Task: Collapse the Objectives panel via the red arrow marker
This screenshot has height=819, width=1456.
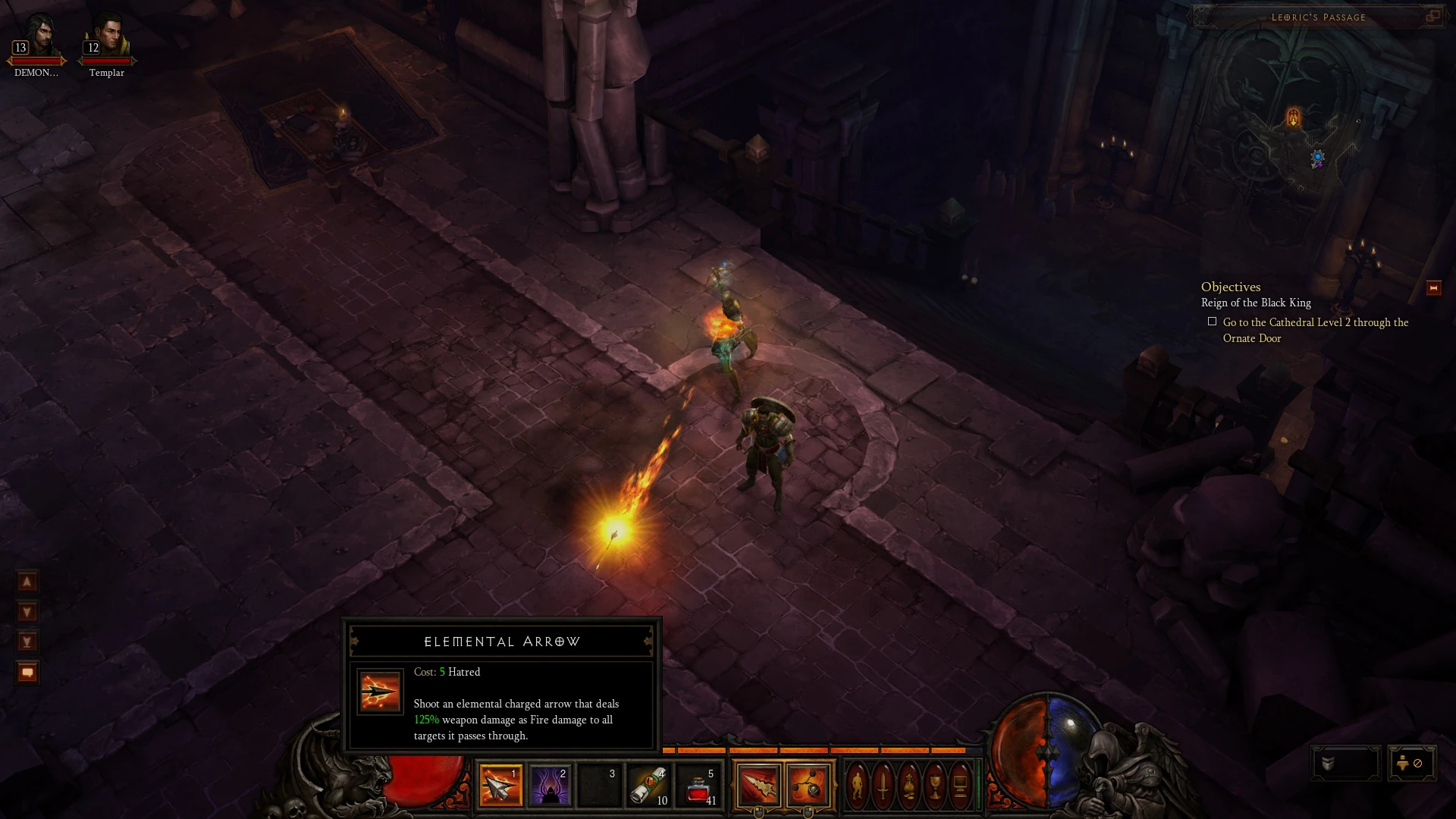Action: [x=1432, y=287]
